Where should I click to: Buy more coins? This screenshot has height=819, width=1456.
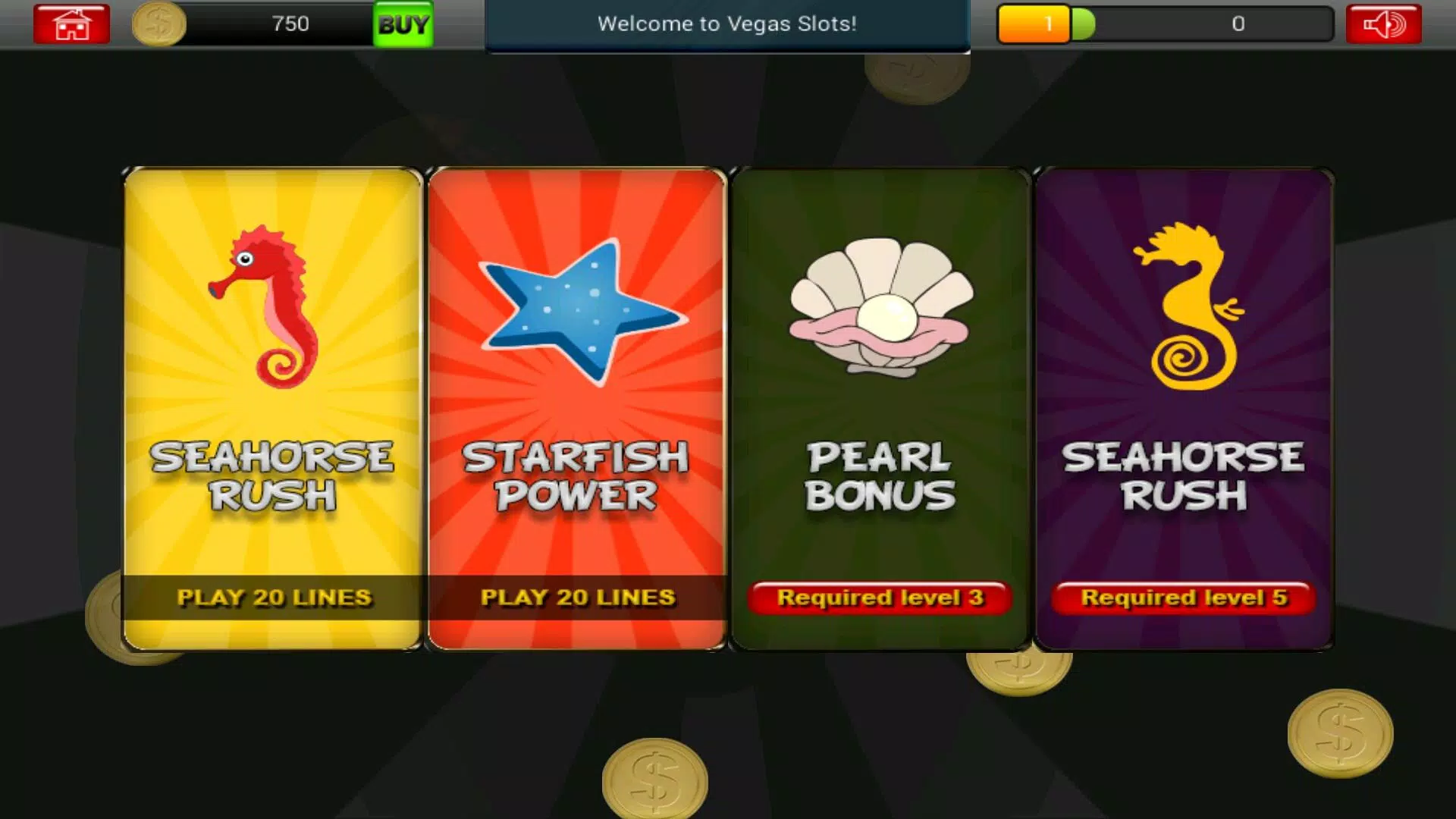tap(403, 24)
